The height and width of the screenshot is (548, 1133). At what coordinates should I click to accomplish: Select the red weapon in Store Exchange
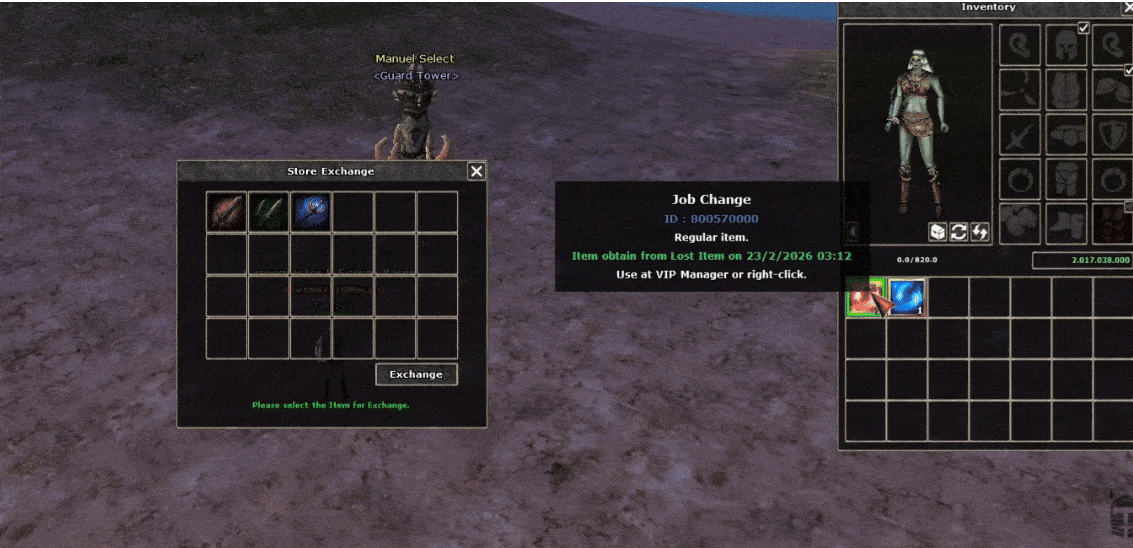click(226, 212)
